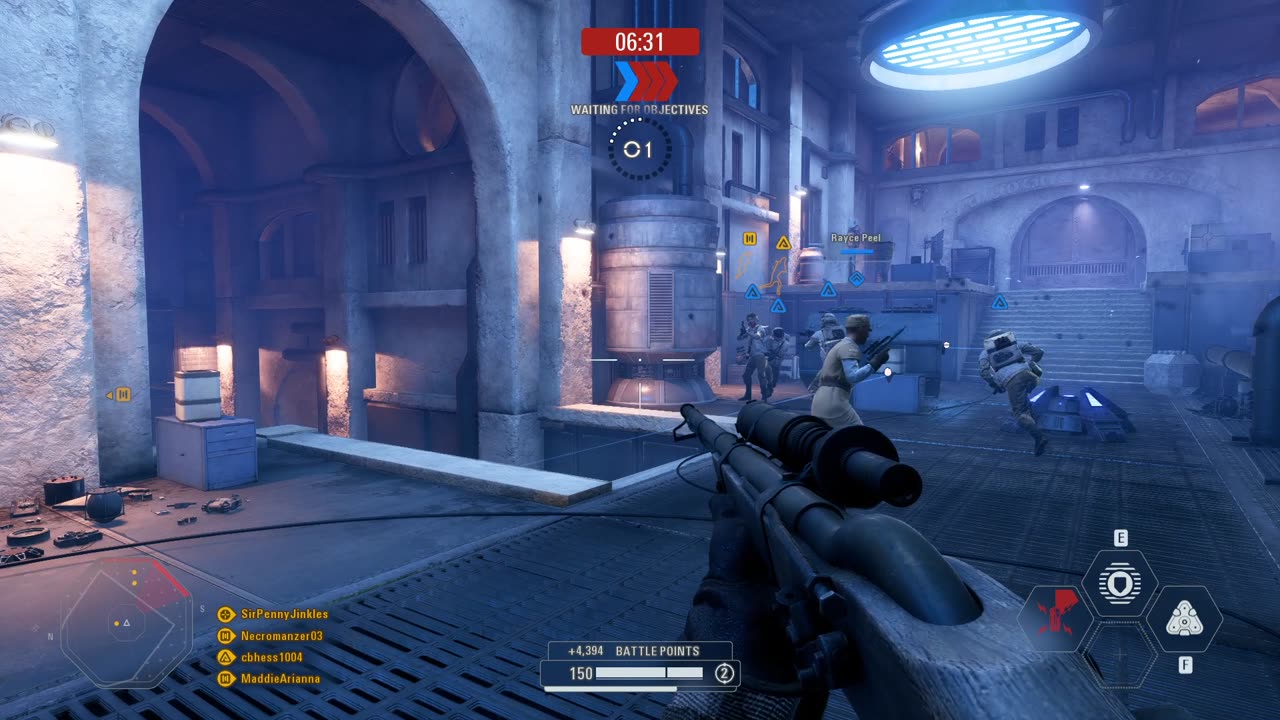Click the circular objective counter indicator
This screenshot has height=720, width=1280.
[x=640, y=149]
